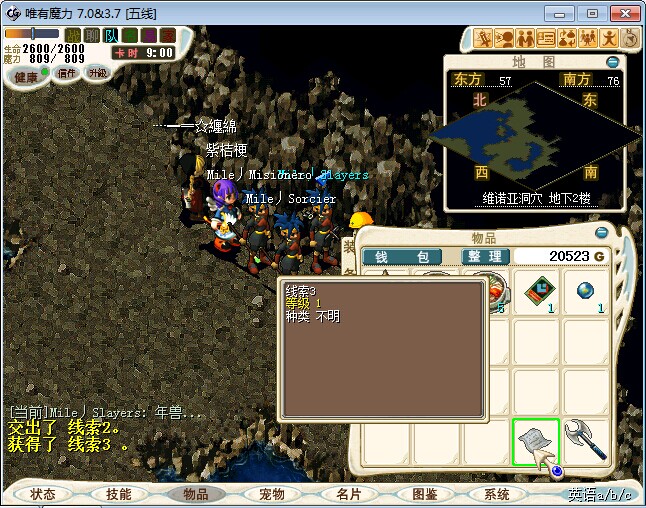
Task: Click the 升級 level-up button
Action: pos(98,73)
